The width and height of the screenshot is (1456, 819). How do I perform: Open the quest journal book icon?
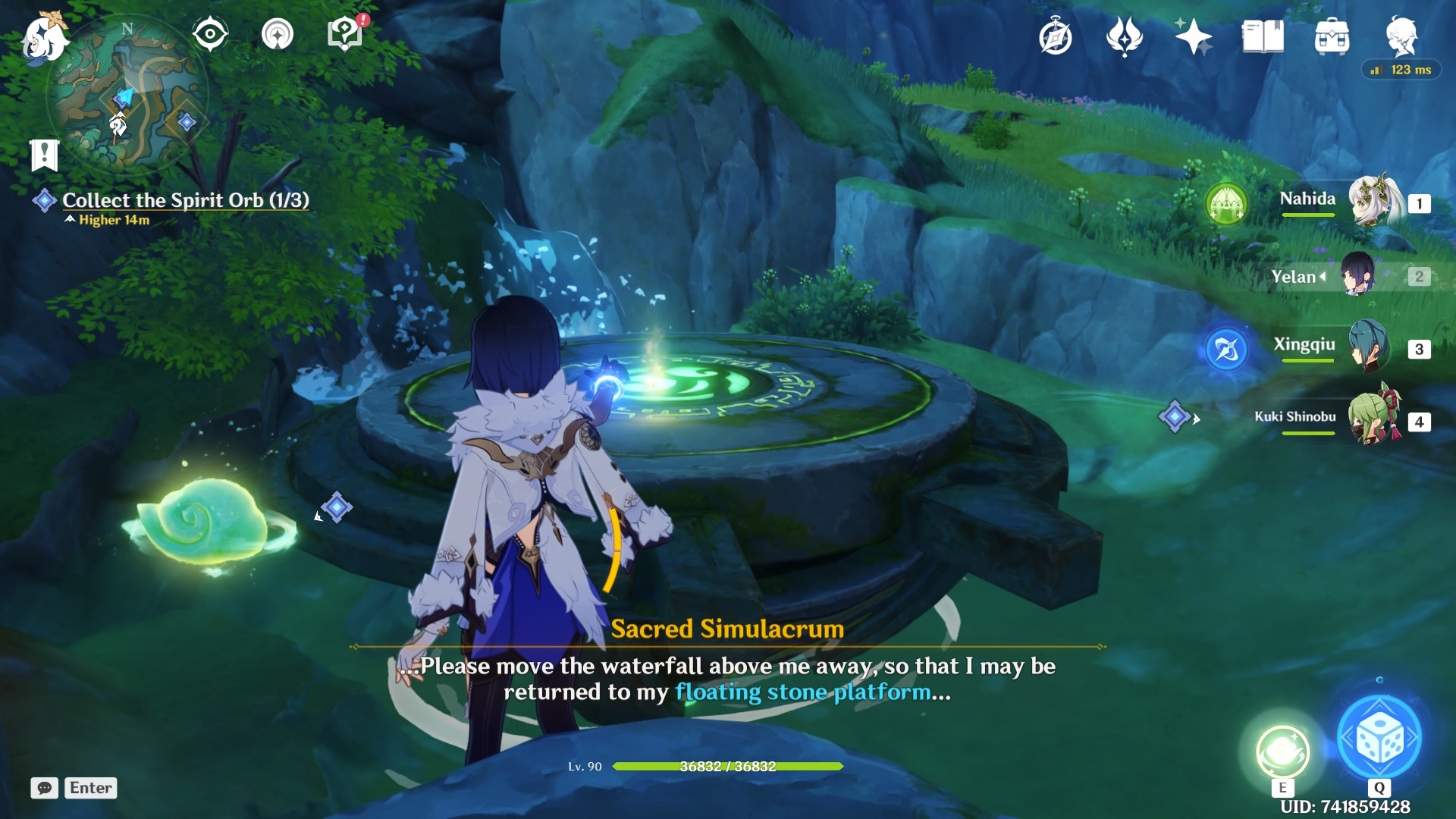coord(1263,35)
